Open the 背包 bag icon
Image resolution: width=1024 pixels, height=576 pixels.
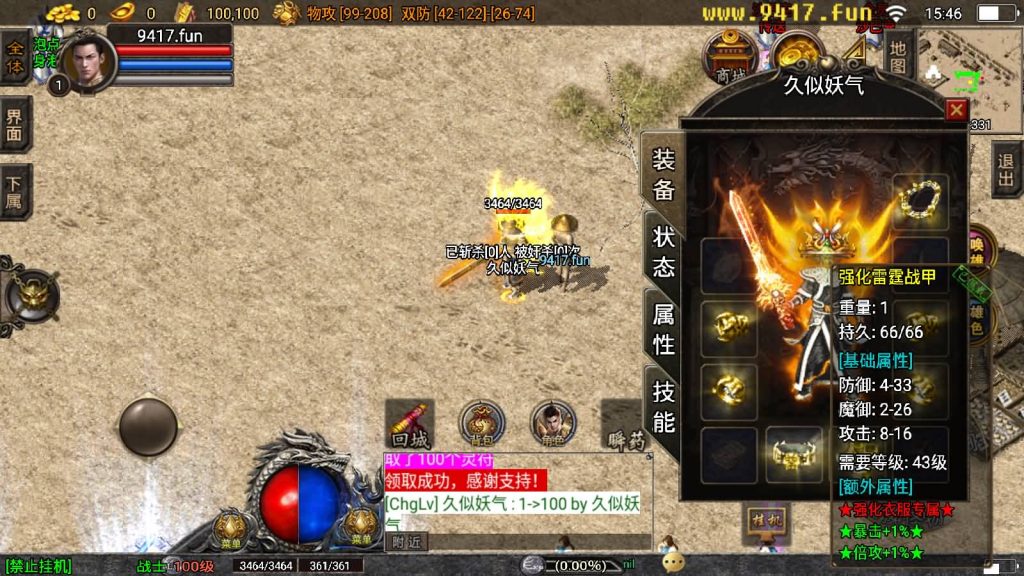481,424
